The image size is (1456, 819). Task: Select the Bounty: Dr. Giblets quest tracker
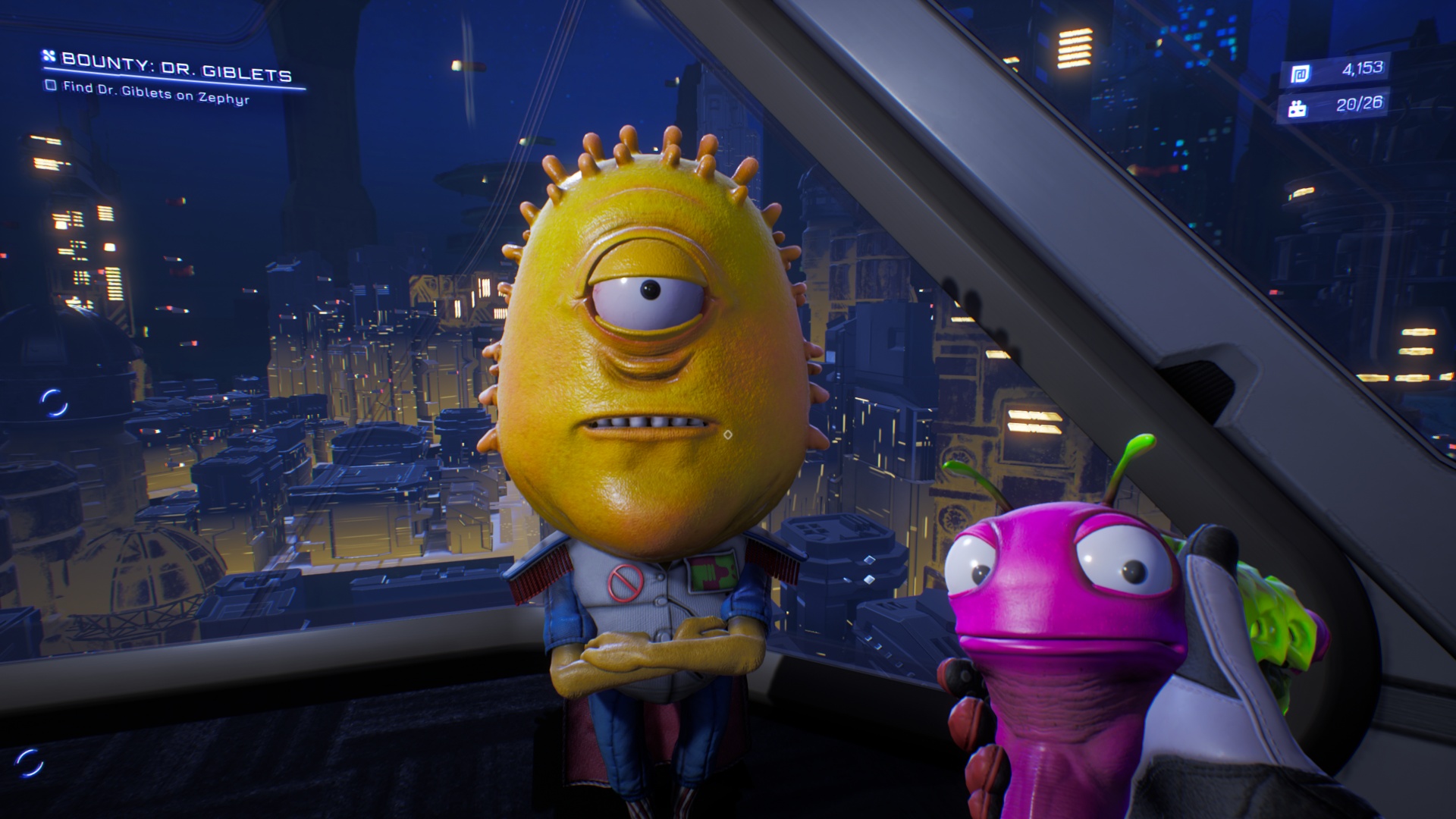coord(175,67)
